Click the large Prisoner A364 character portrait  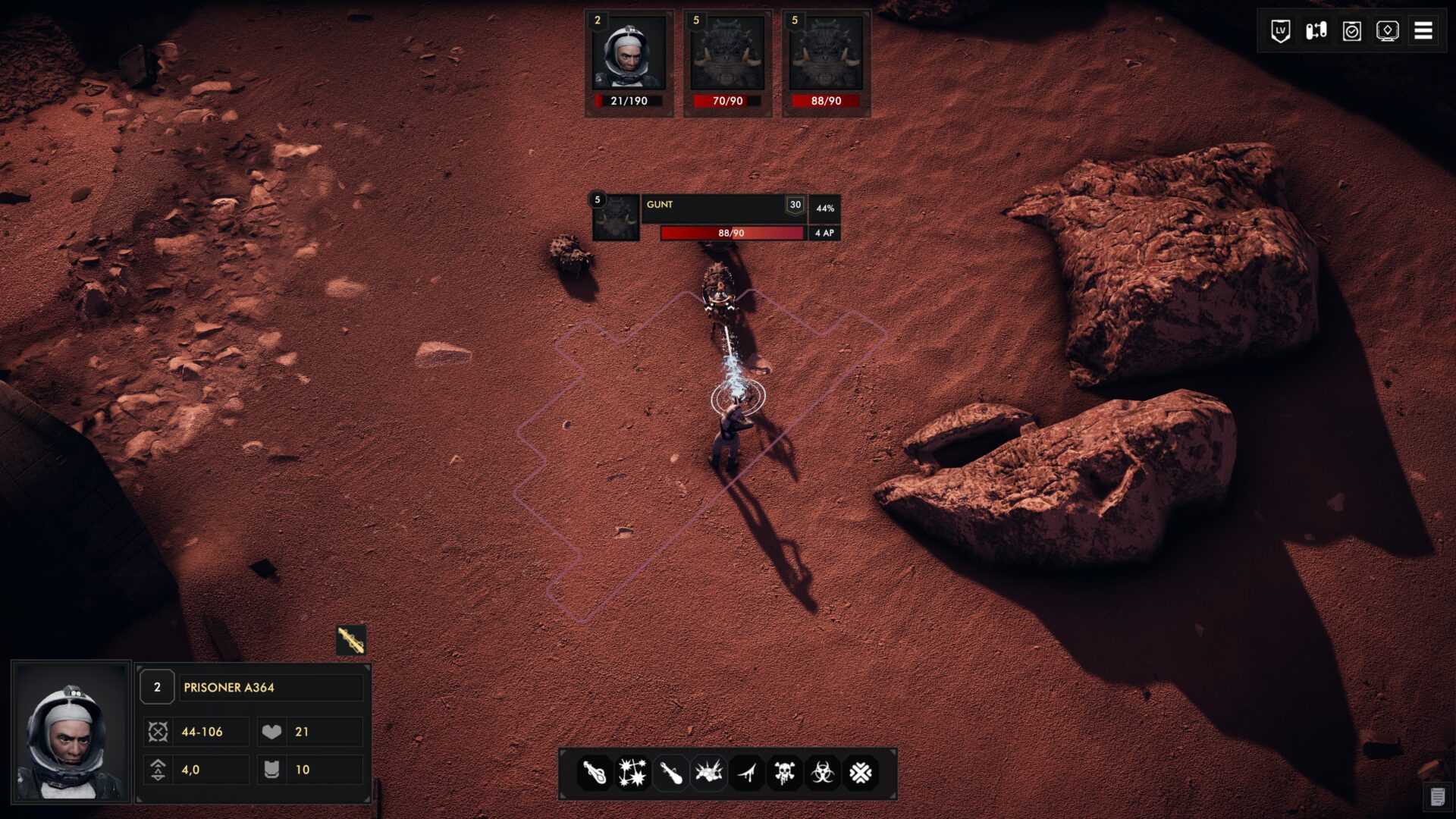point(71,732)
